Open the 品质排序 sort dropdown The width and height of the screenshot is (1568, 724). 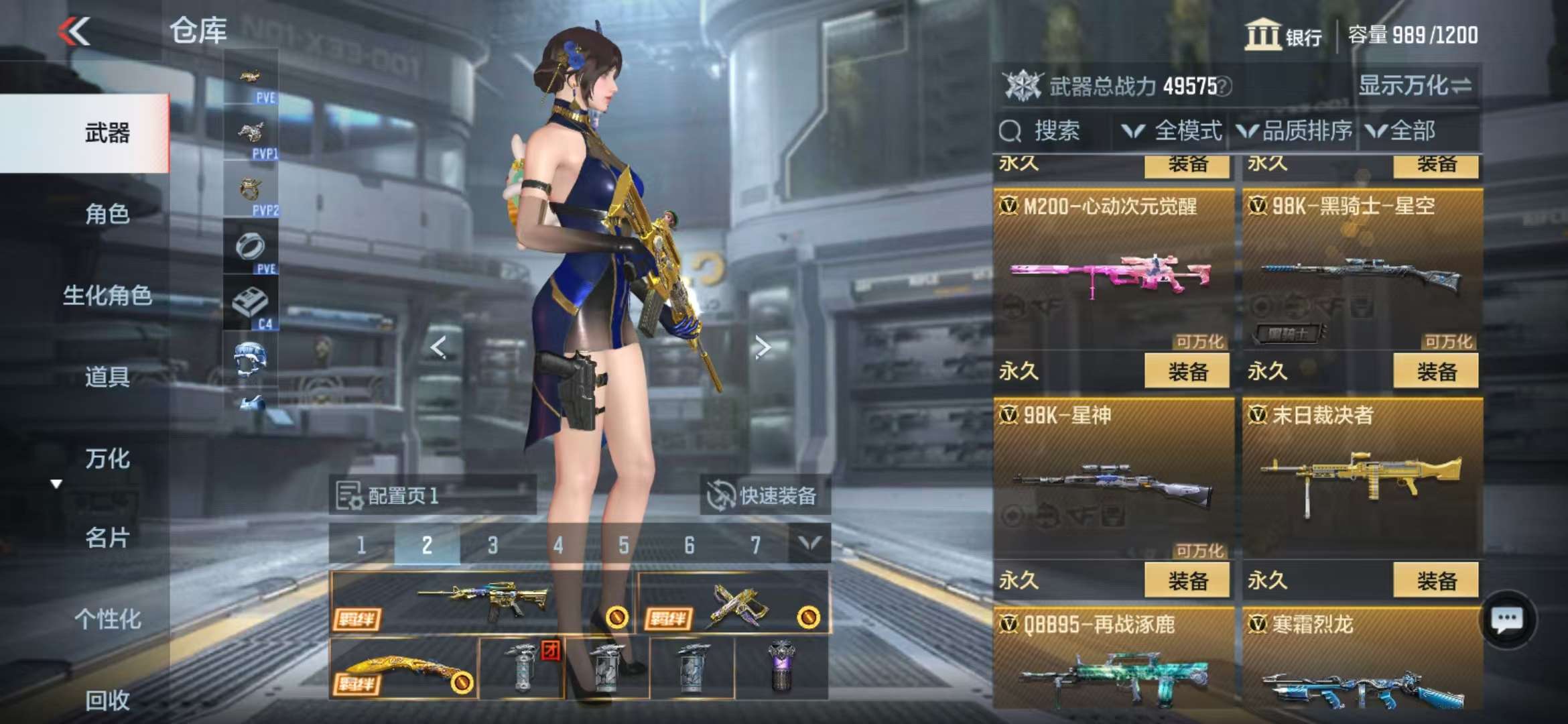pyautogui.click(x=1295, y=131)
